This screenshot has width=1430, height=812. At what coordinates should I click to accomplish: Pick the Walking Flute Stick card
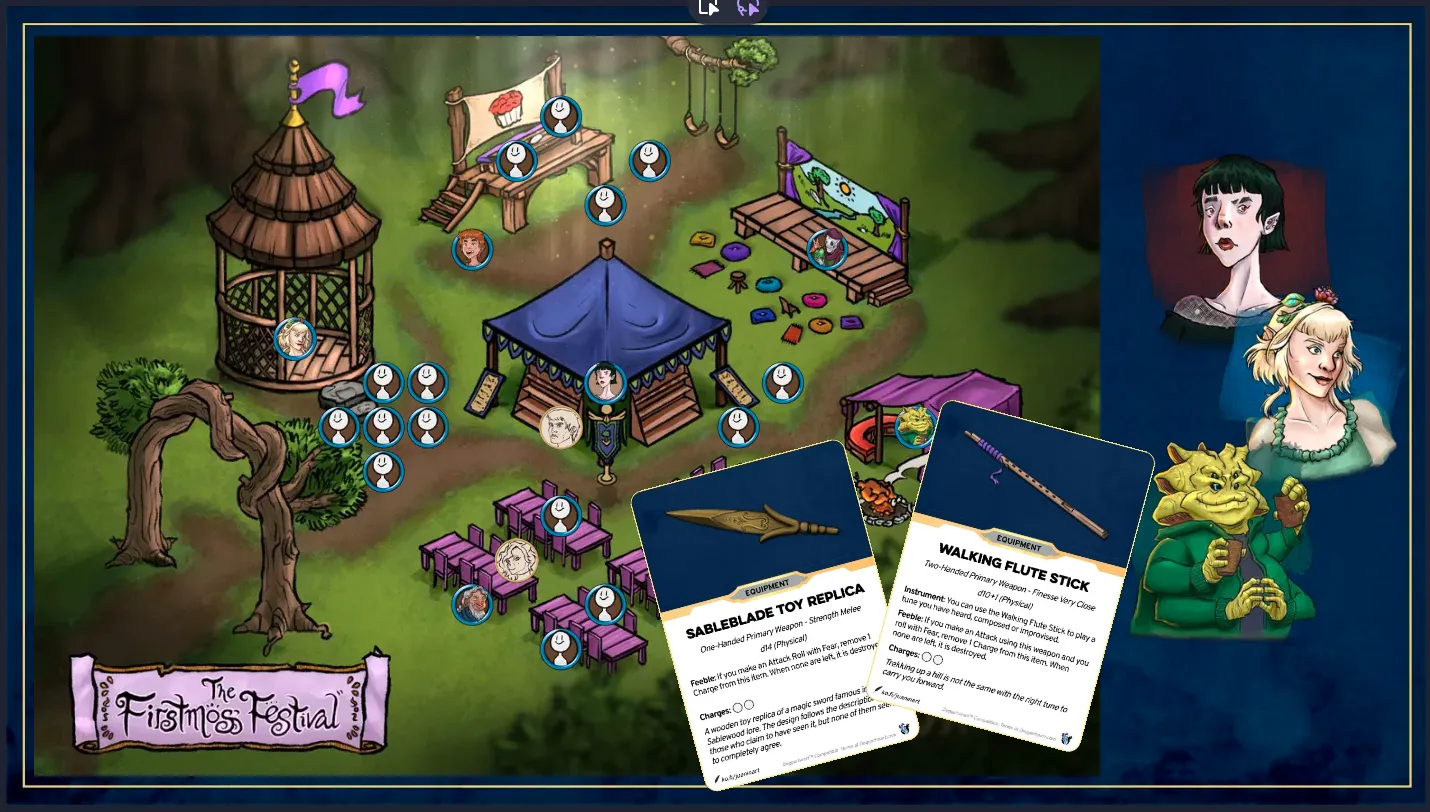[x=1020, y=580]
